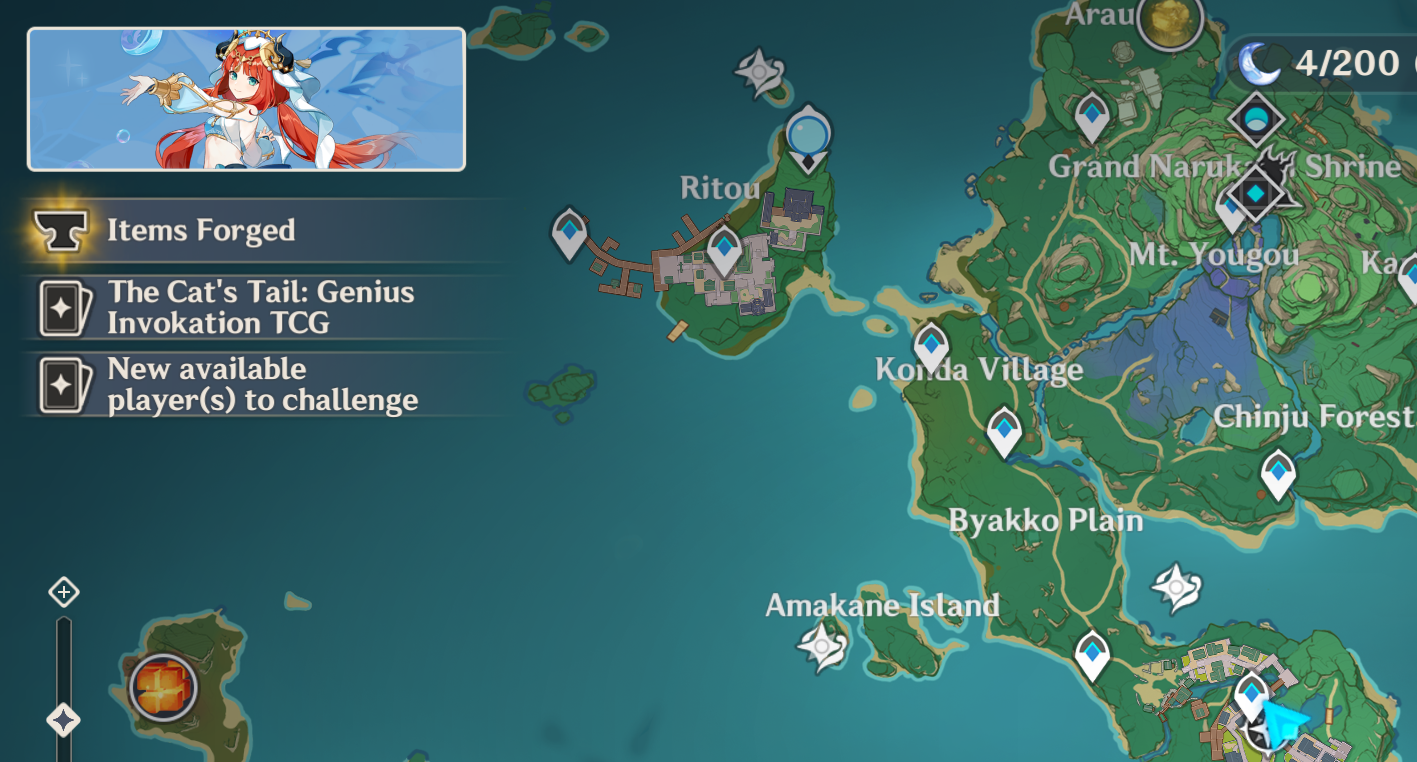Select the teleport waypoint in Ritou
Viewport: 1417px width, 762px height.
723,245
